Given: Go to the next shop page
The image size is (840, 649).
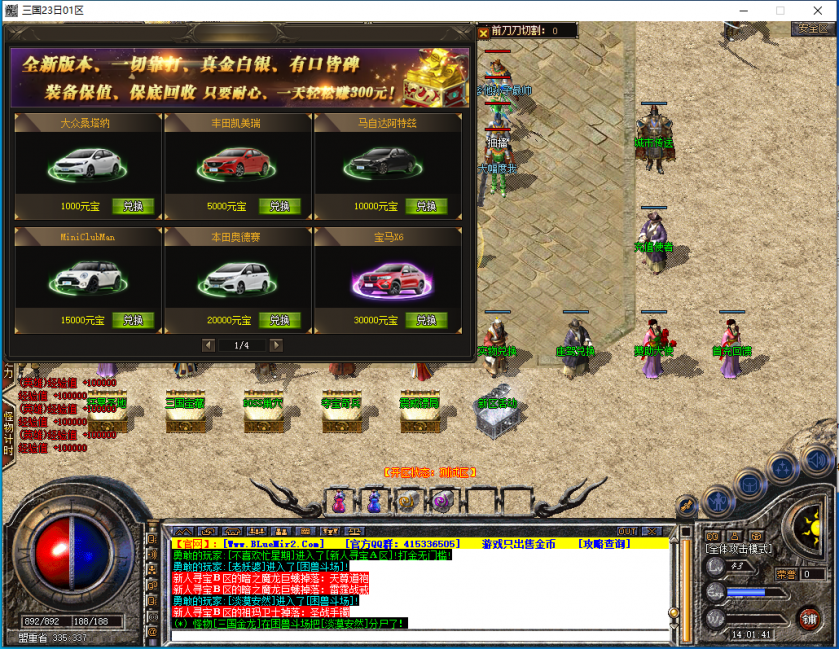Looking at the screenshot, I should point(276,345).
